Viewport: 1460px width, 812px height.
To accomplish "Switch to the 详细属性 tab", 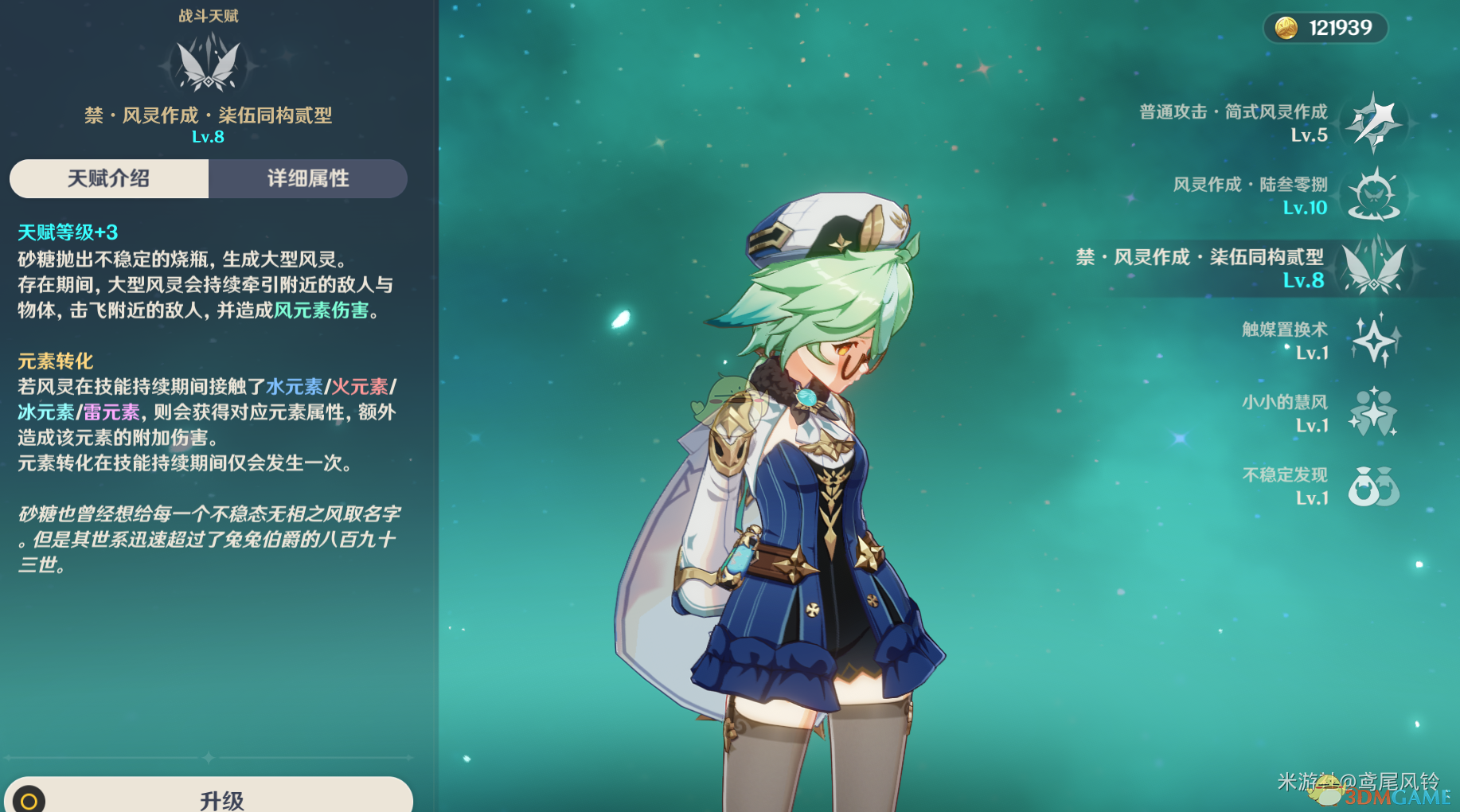I will coord(308,178).
